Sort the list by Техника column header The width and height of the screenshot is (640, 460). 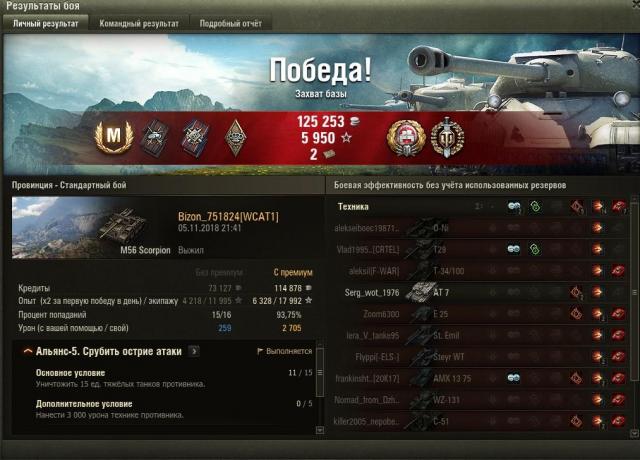(x=354, y=207)
